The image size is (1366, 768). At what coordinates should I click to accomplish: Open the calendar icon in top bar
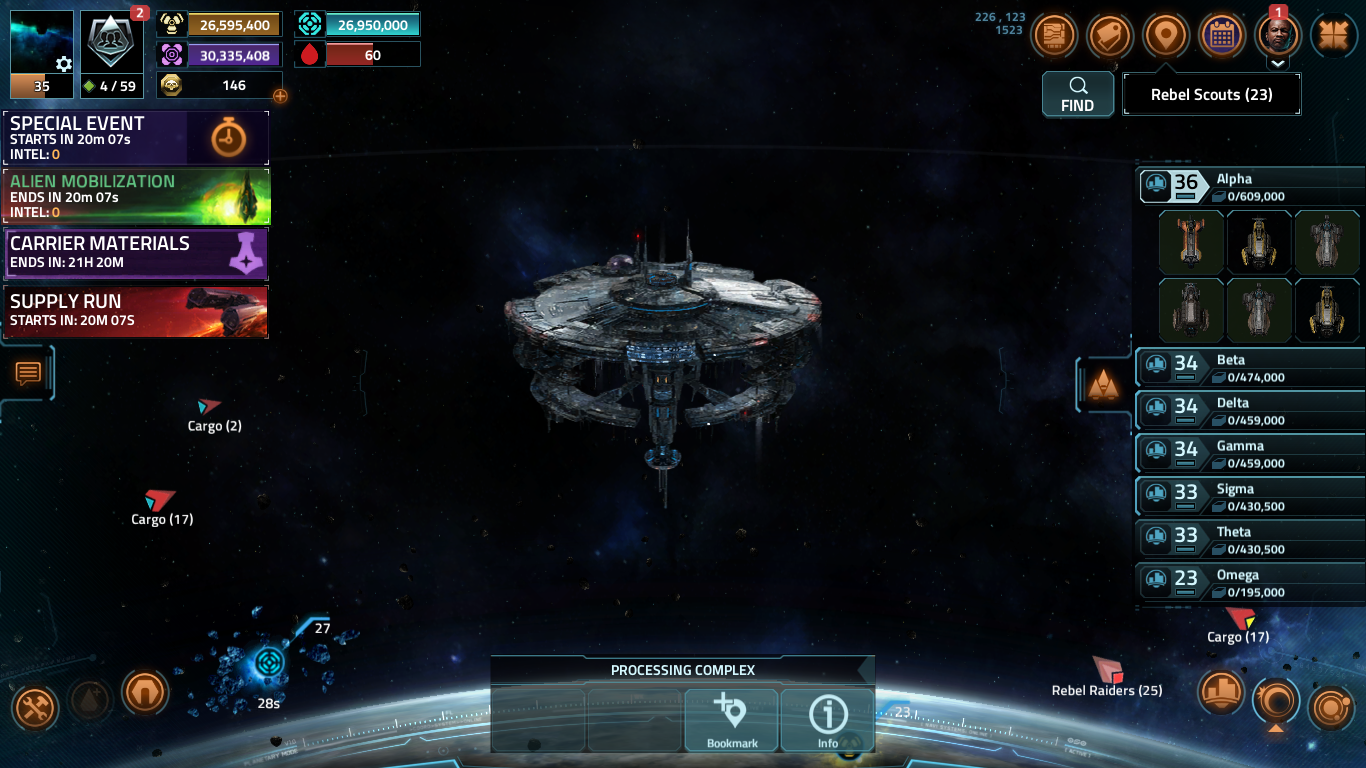1220,36
